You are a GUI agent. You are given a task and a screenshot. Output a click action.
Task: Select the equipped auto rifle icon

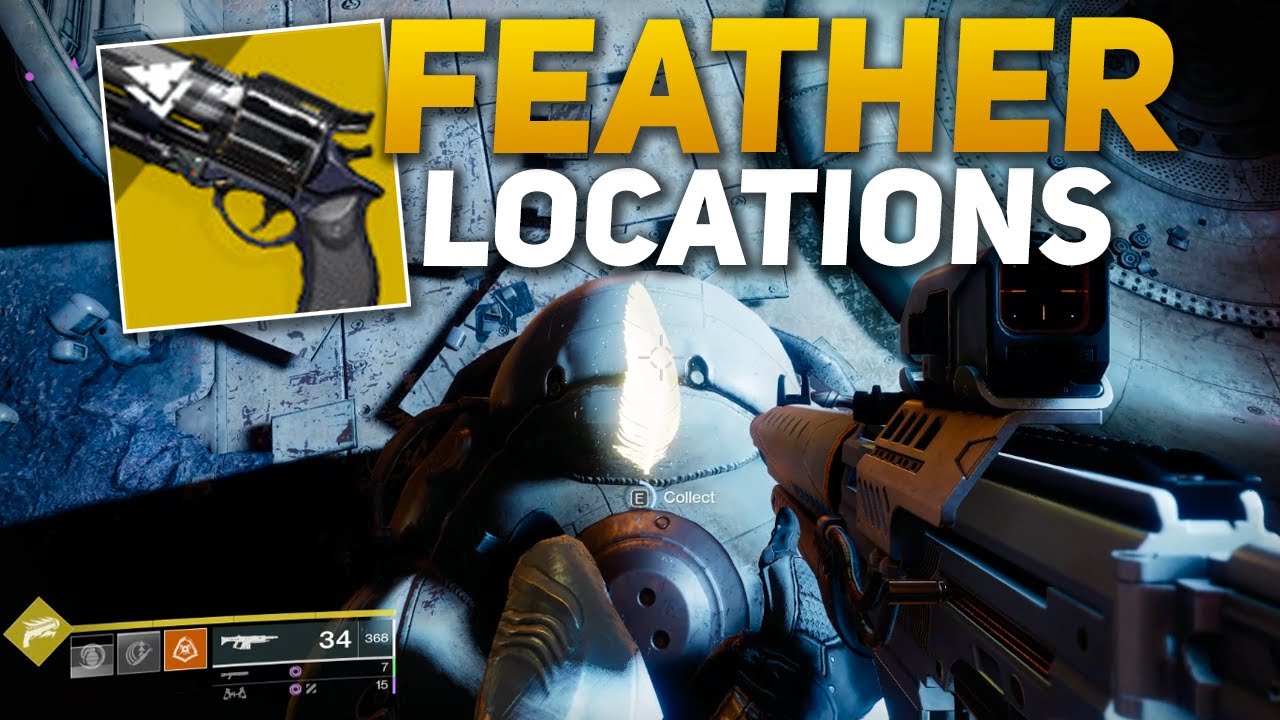tap(249, 642)
